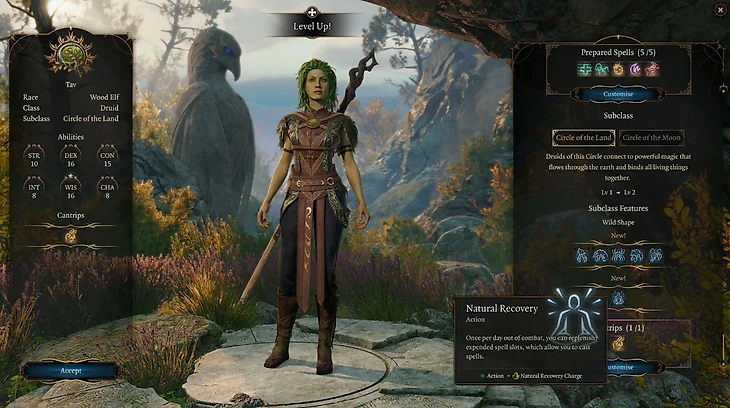The image size is (730, 408).
Task: Close the level up screen
Action: tap(720, 10)
